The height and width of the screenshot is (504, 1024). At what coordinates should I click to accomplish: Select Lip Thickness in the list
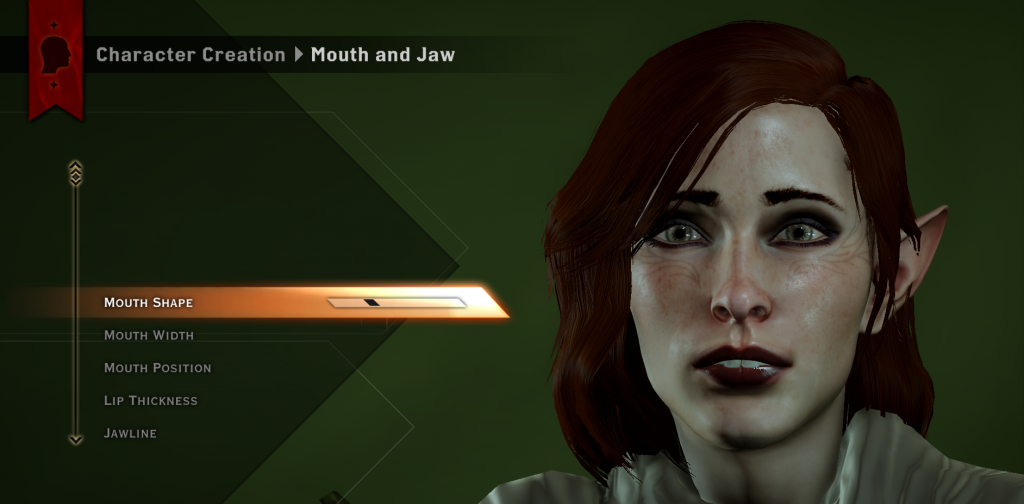click(151, 401)
